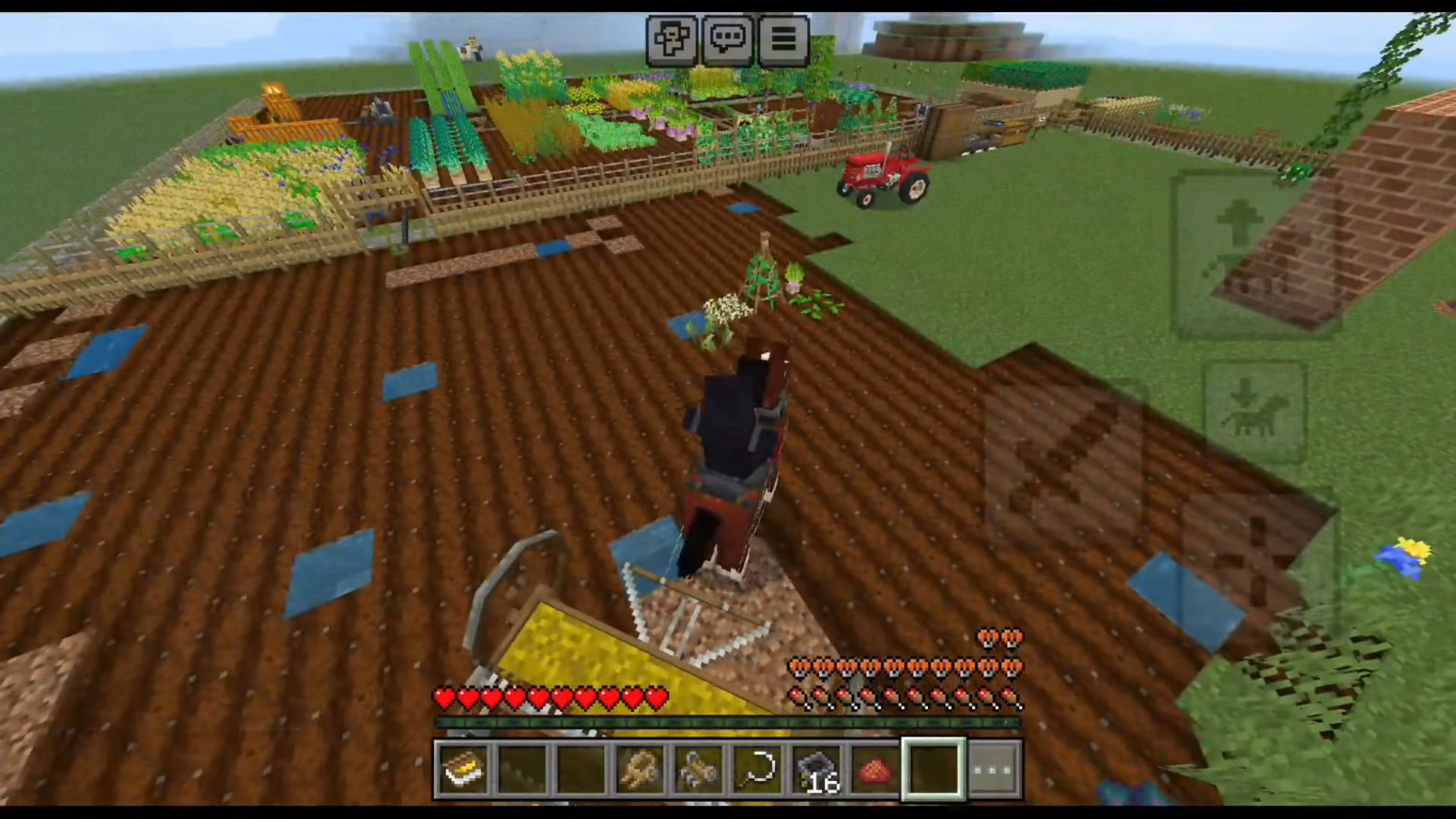Select the crossbow item in the hotbar
The height and width of the screenshot is (819, 1456).
point(698,769)
